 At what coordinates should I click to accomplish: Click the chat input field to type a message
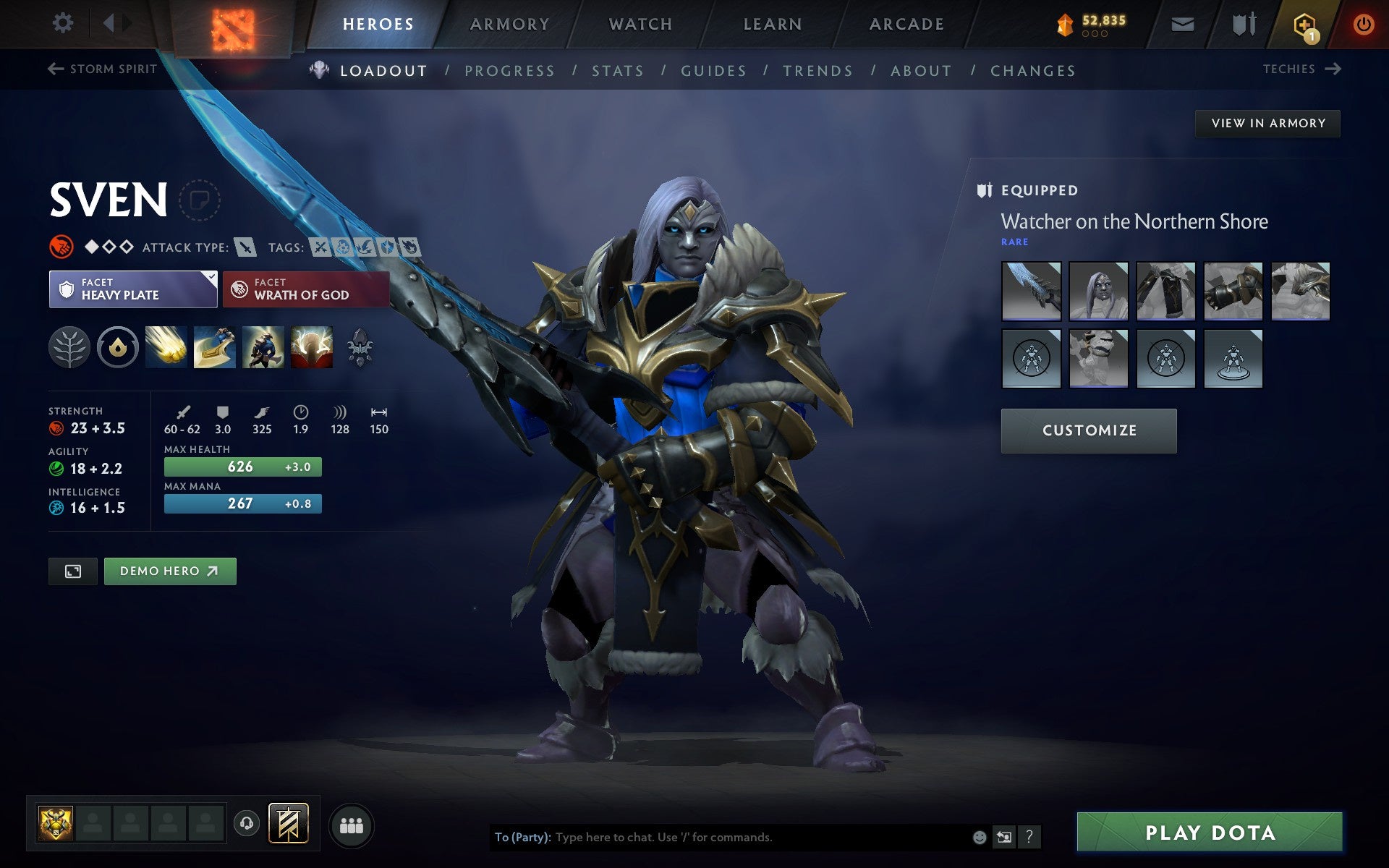pos(723,837)
